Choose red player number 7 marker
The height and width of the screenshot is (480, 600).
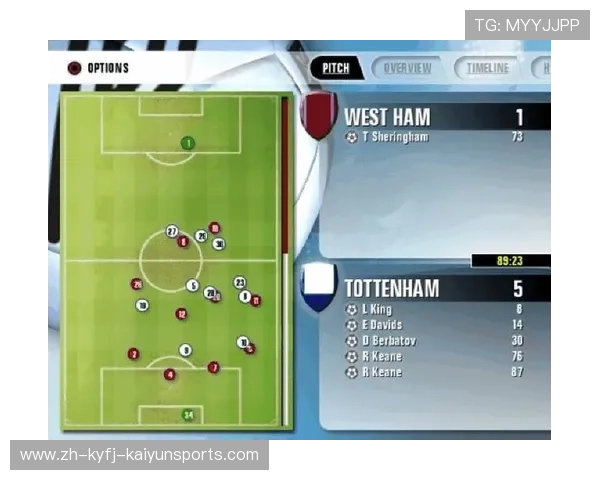point(213,367)
